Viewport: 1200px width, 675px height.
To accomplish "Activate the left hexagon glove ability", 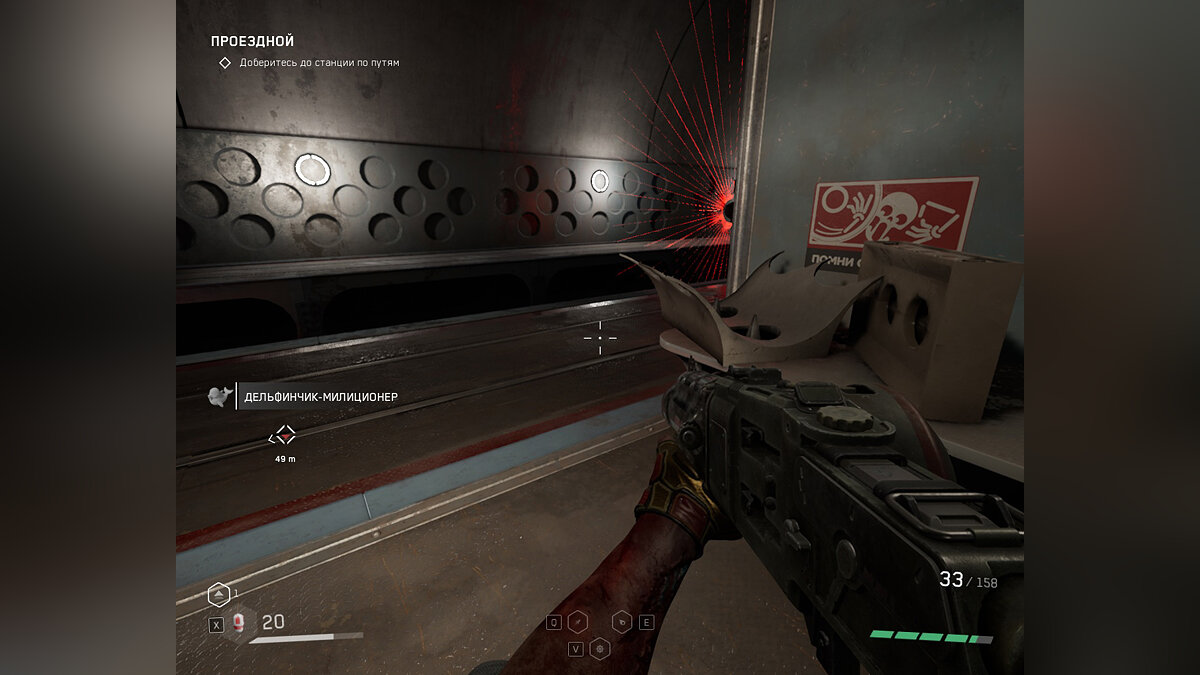I will pyautogui.click(x=577, y=622).
